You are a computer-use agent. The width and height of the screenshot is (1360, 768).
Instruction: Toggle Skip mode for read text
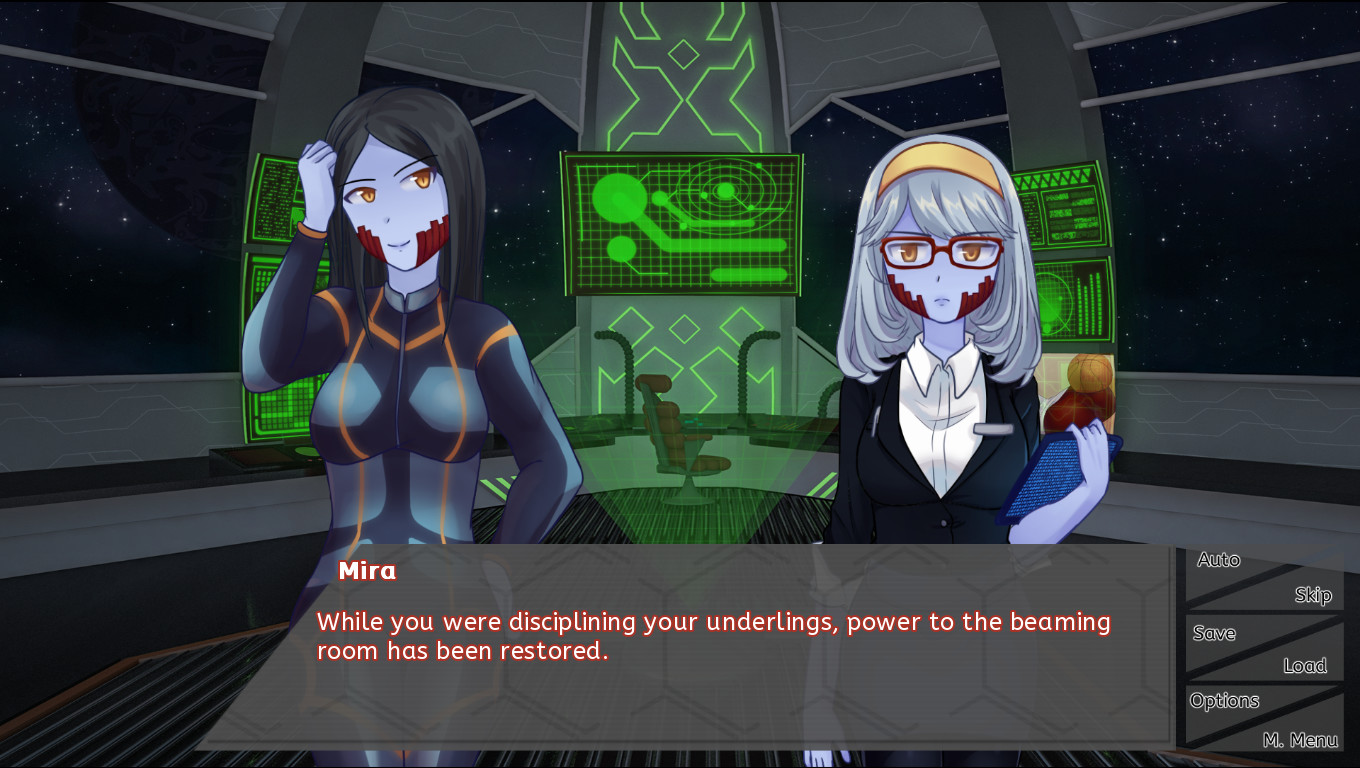pos(1312,595)
